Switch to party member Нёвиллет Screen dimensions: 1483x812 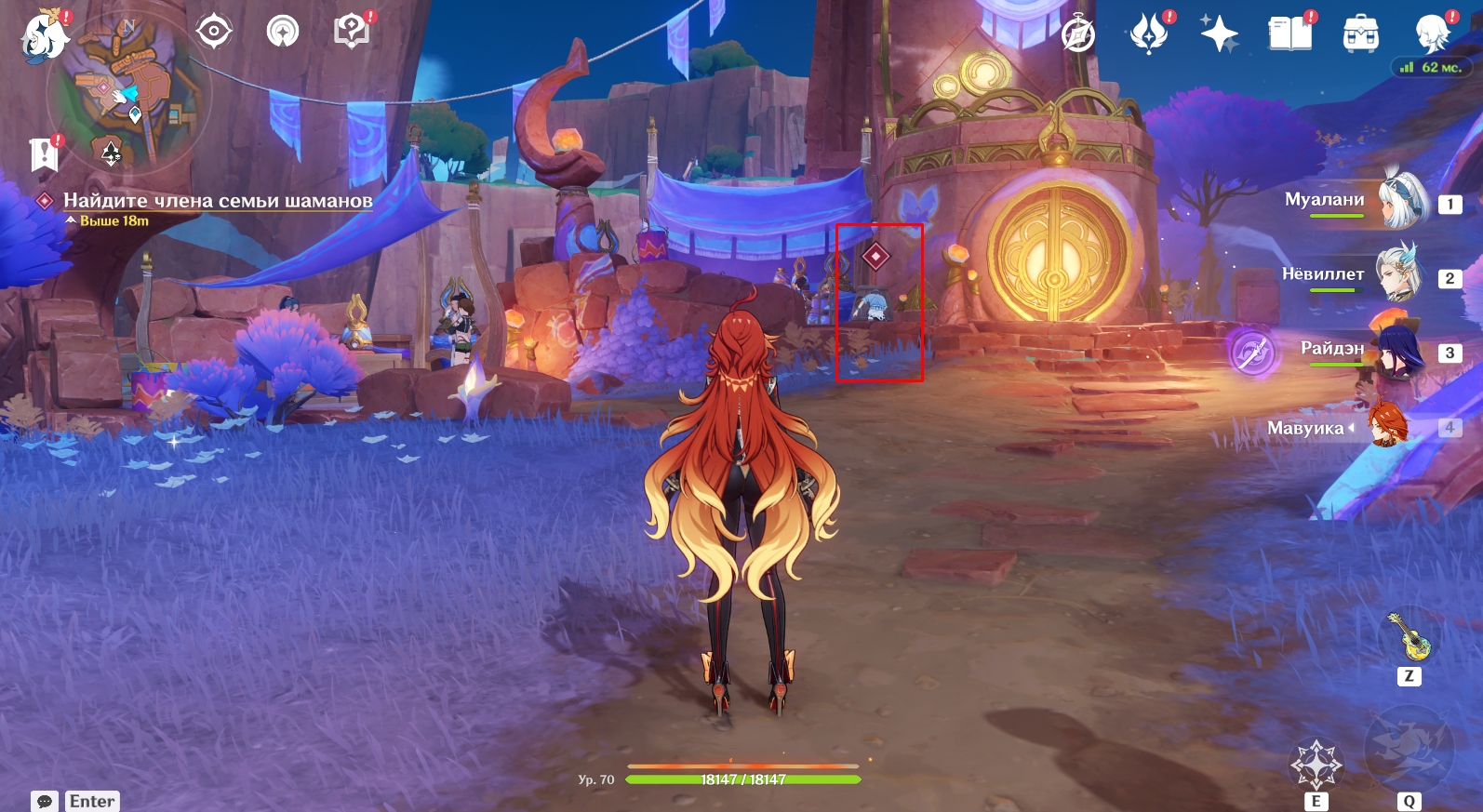pos(1398,274)
